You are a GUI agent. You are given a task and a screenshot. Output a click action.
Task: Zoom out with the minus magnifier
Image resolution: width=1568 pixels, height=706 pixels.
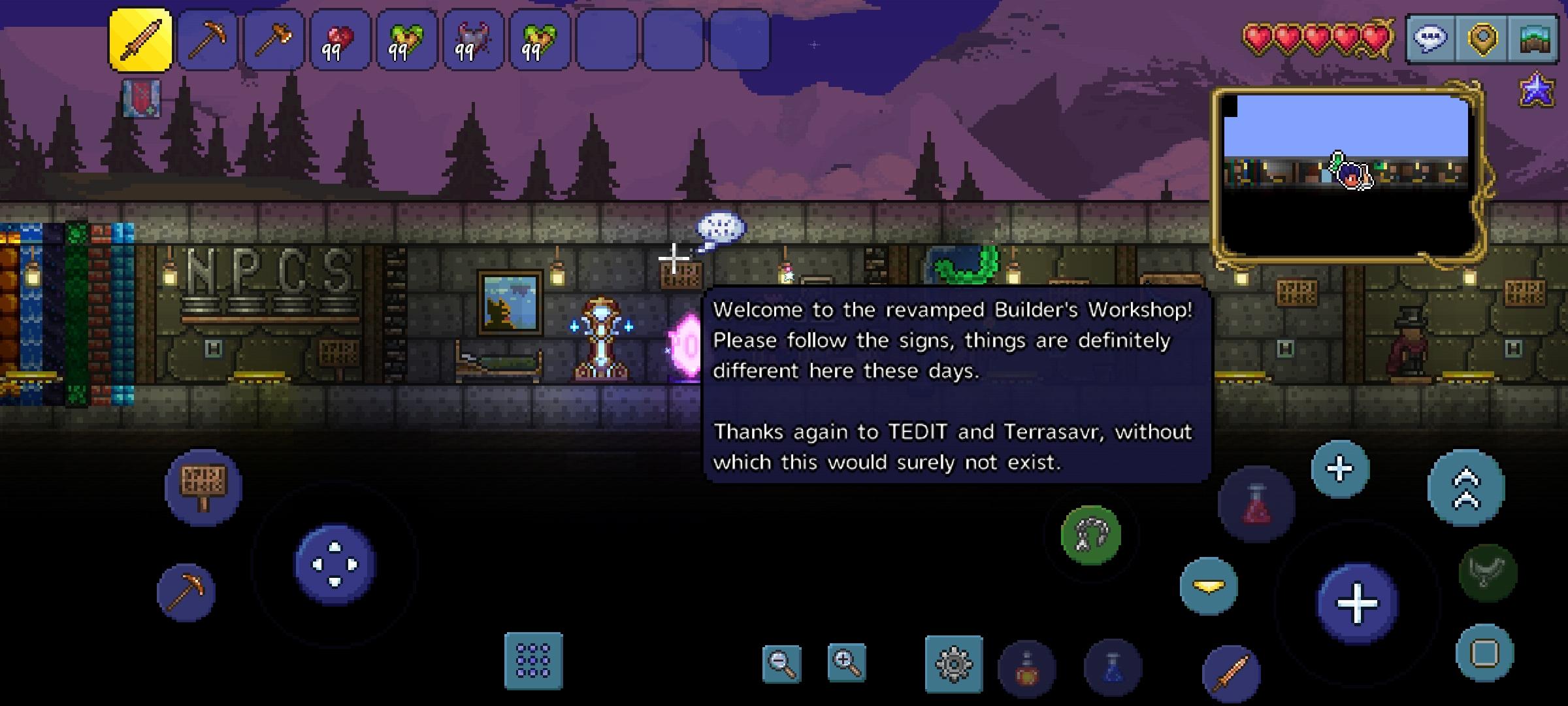[x=781, y=664]
